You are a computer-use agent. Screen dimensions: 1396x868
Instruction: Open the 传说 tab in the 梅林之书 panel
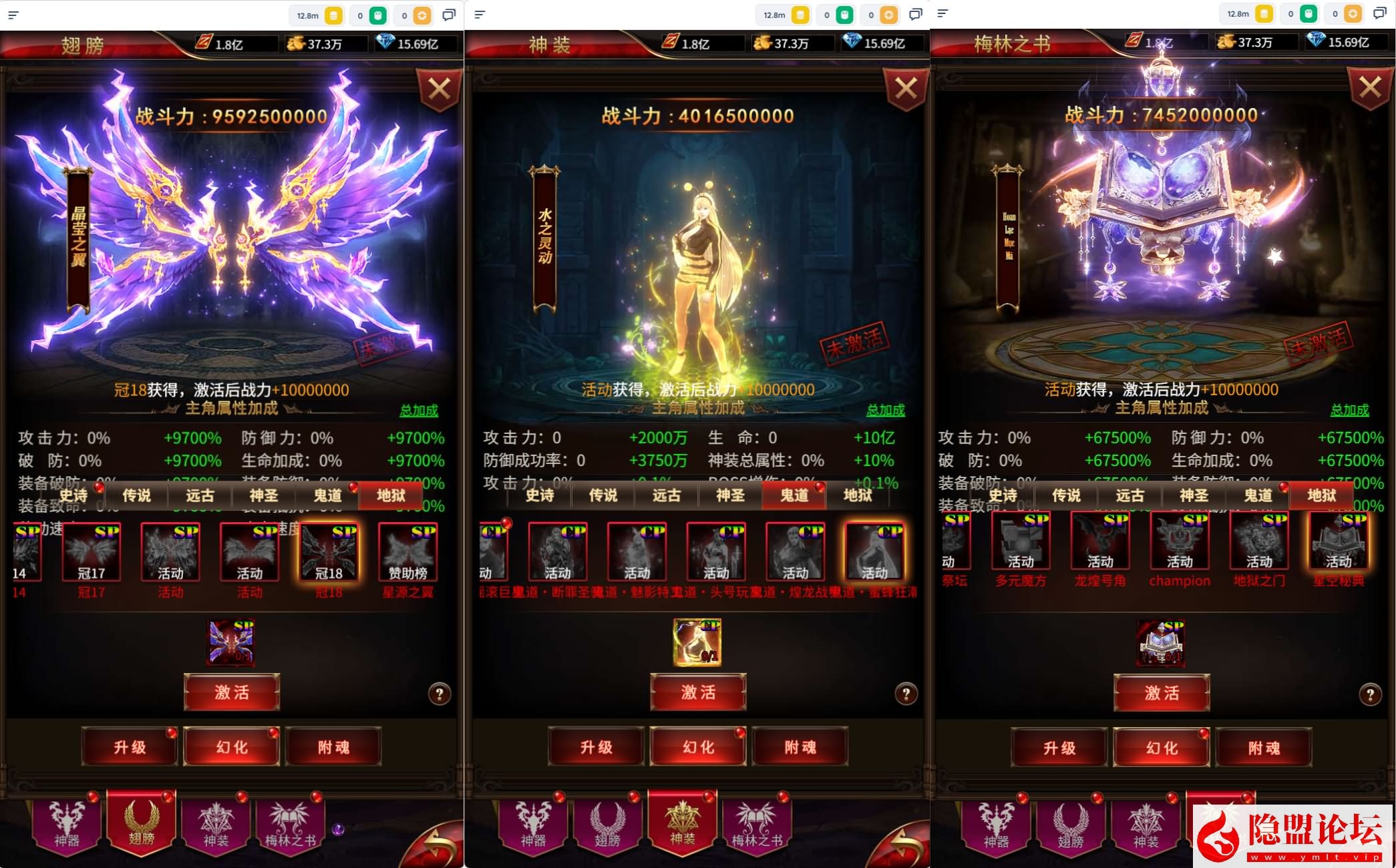point(1067,495)
